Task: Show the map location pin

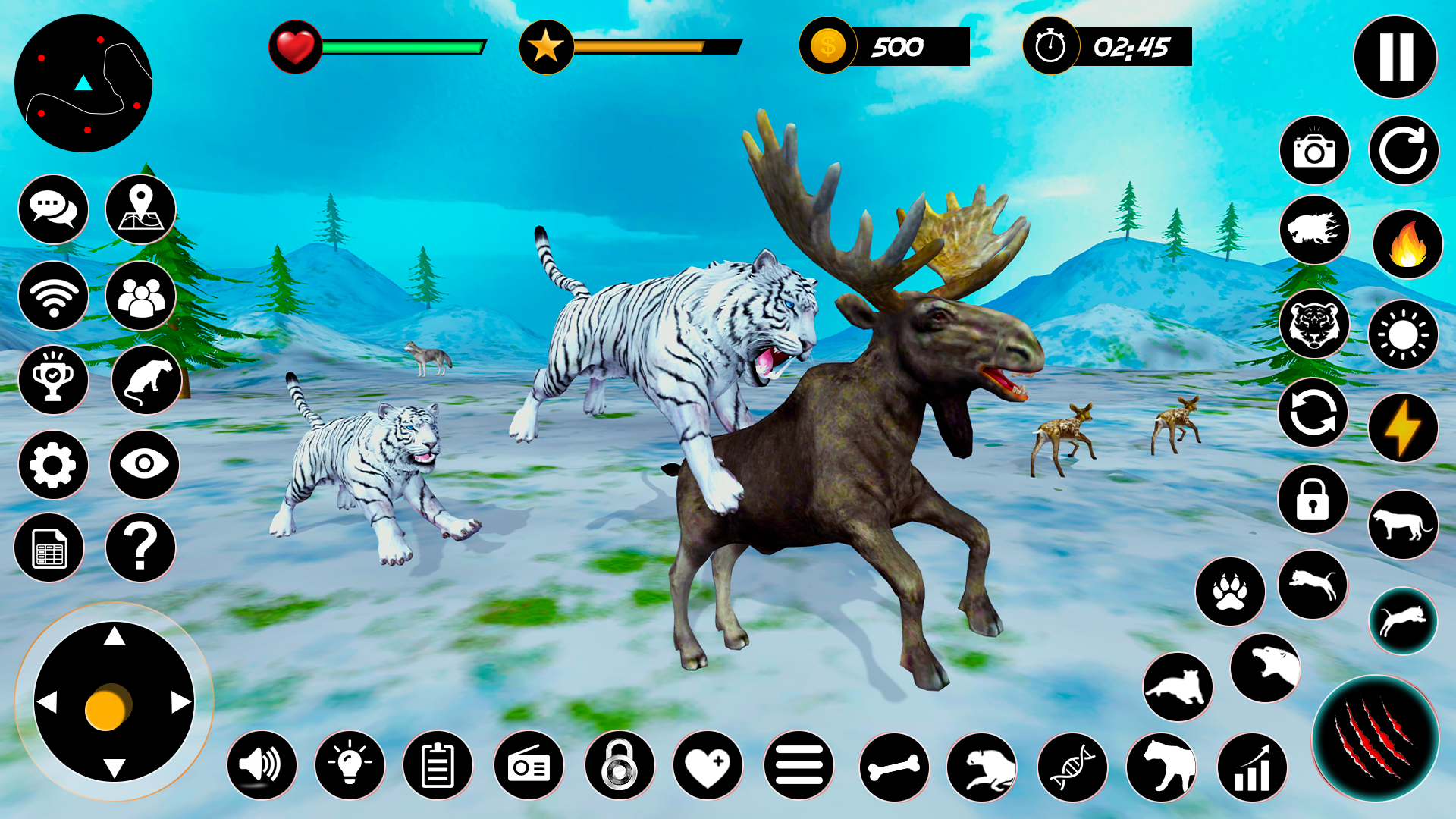Action: [140, 209]
